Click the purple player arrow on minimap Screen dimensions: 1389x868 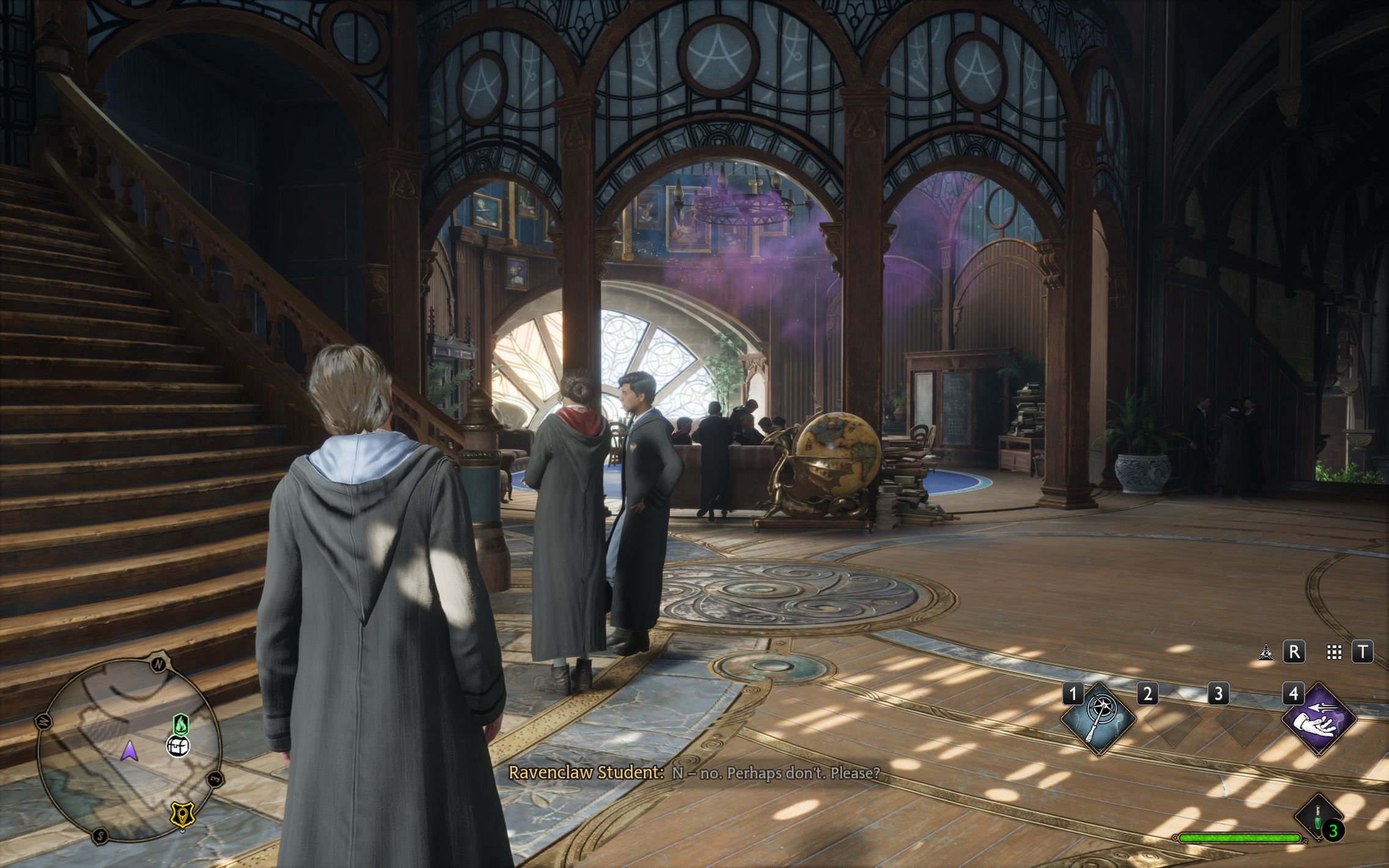point(129,751)
